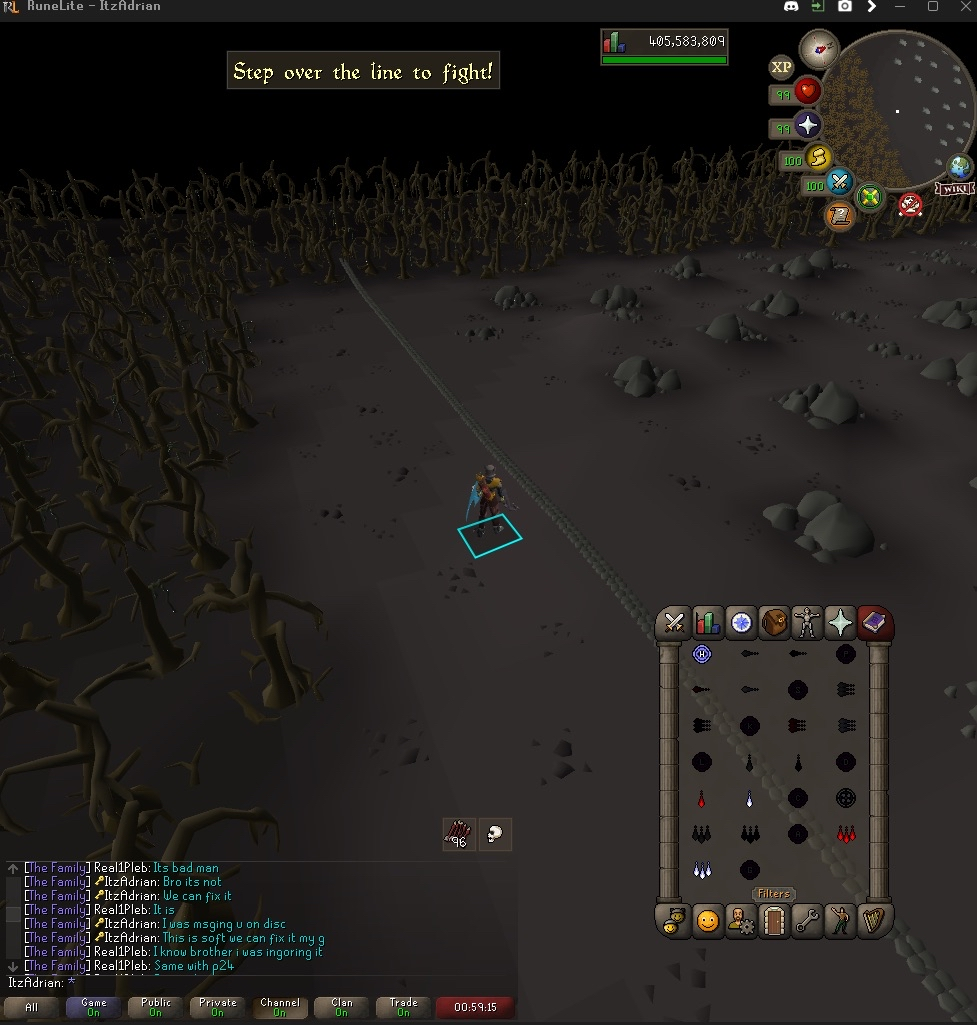
Task: Click the Wiki lookup banner
Action: pyautogui.click(x=955, y=189)
